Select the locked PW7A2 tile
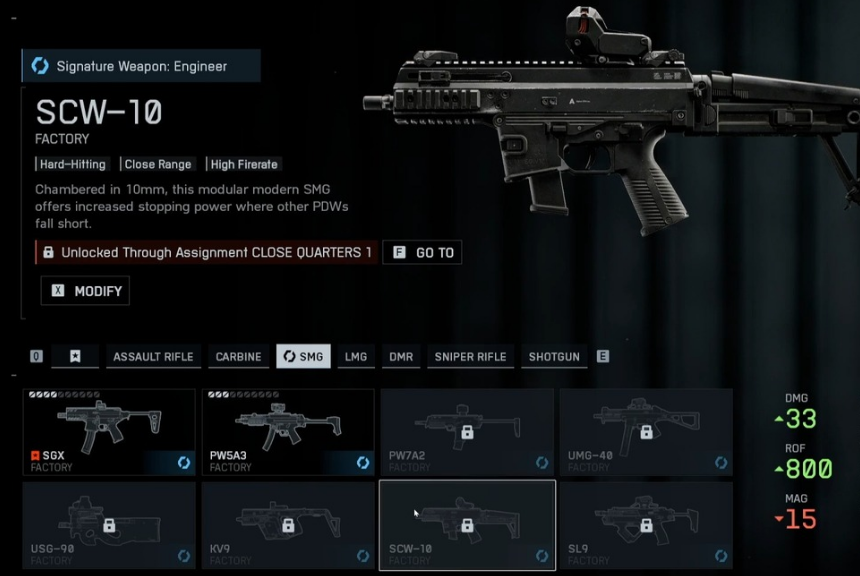 point(466,432)
